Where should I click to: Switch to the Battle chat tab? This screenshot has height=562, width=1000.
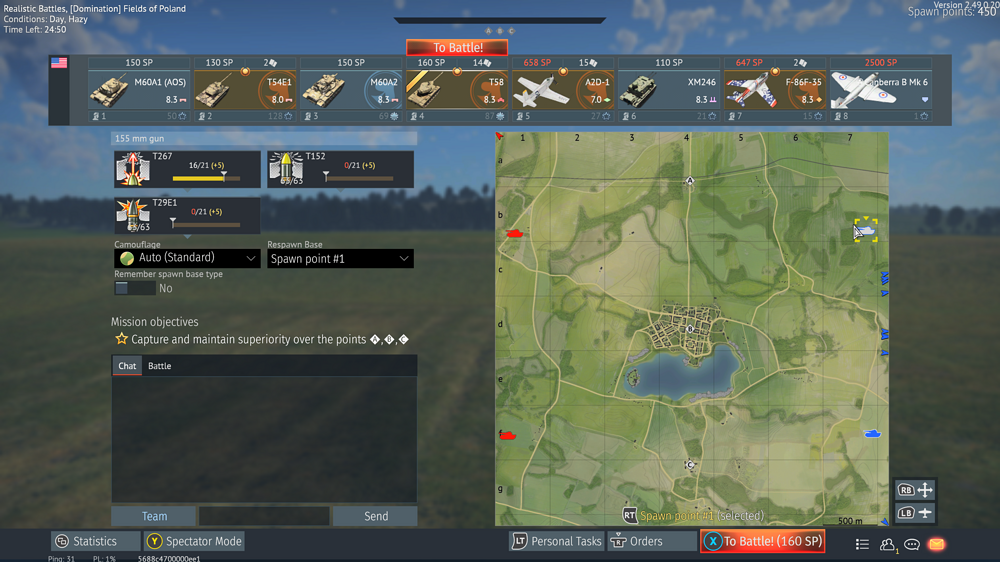[x=160, y=366]
